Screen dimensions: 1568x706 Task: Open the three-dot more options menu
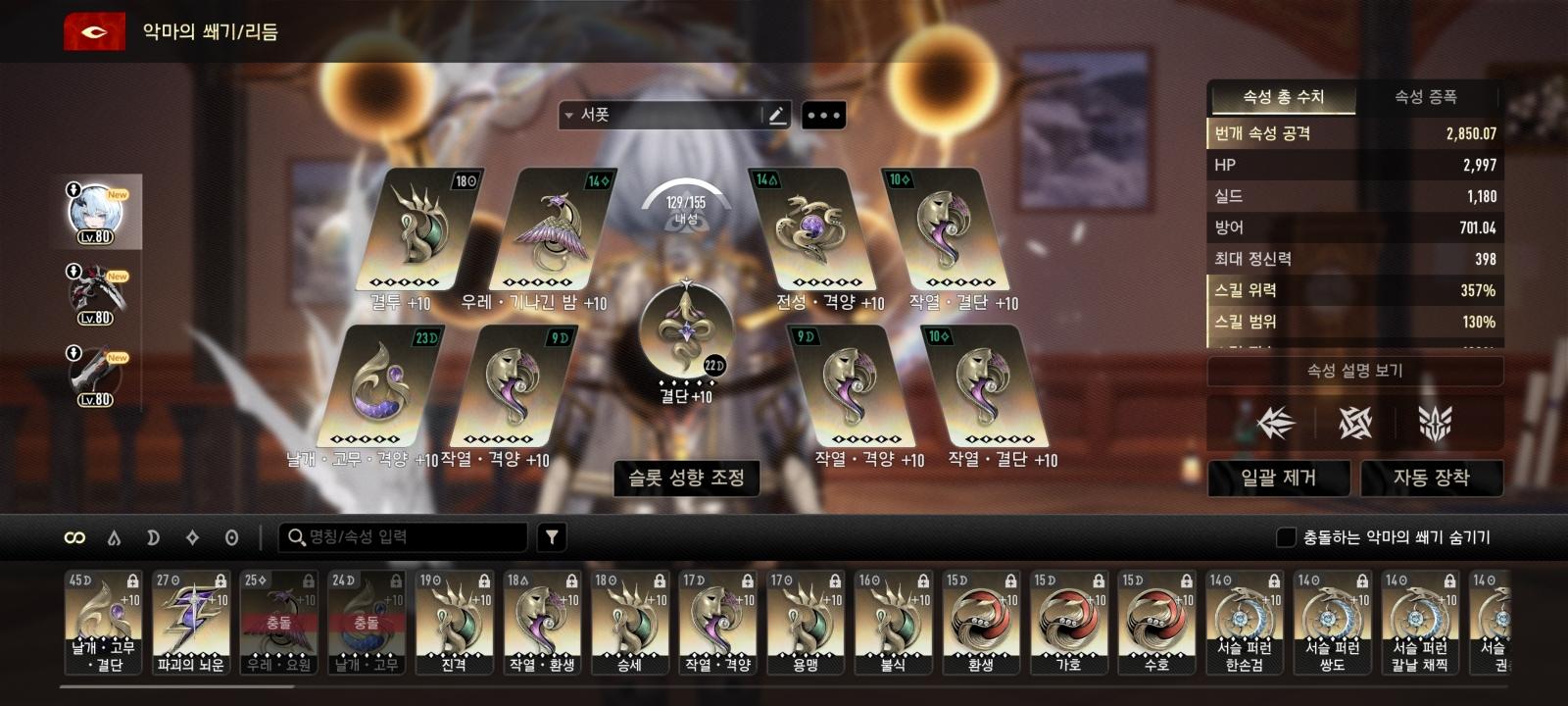pos(823,116)
